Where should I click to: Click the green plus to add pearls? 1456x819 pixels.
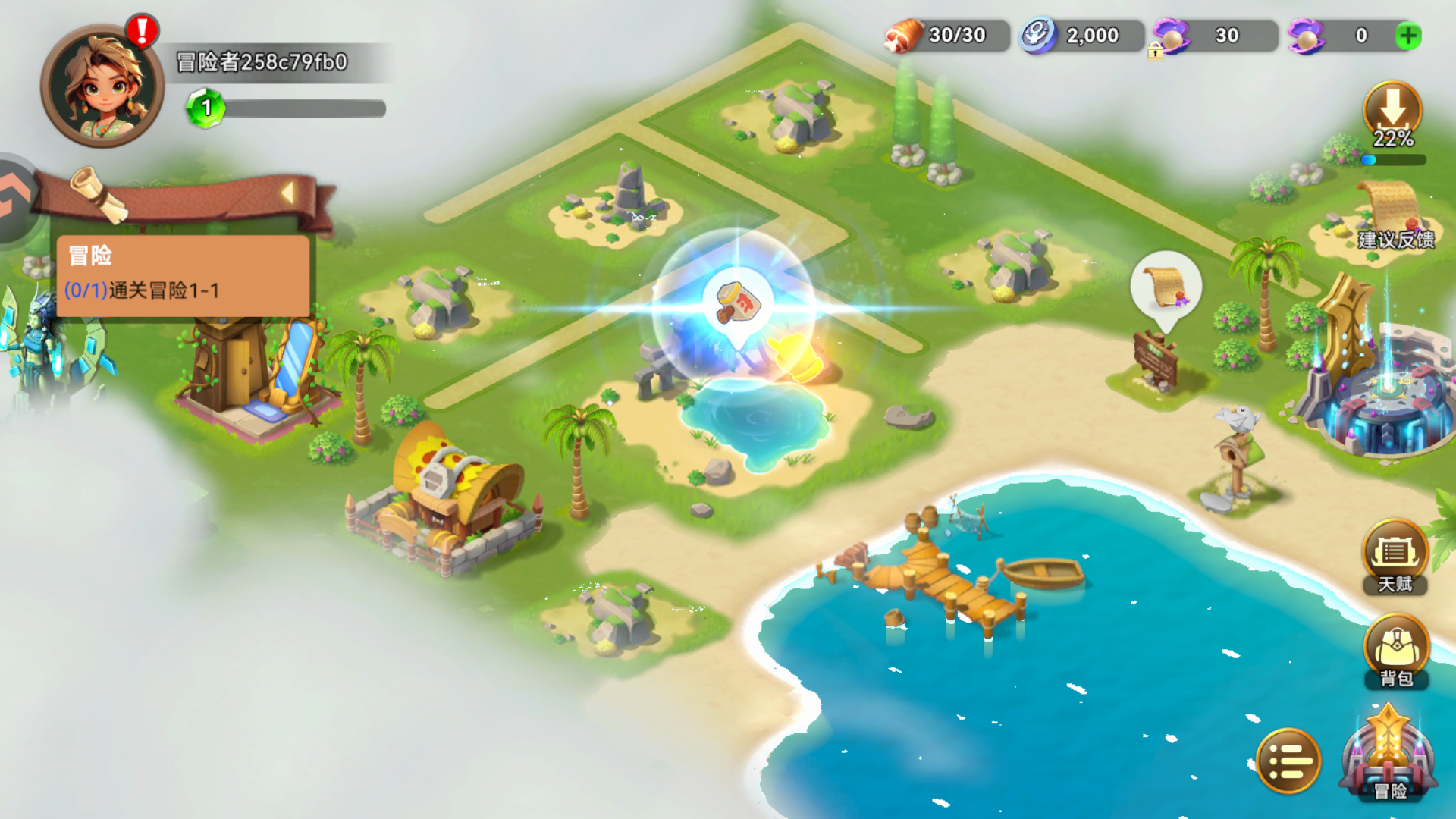pyautogui.click(x=1408, y=36)
